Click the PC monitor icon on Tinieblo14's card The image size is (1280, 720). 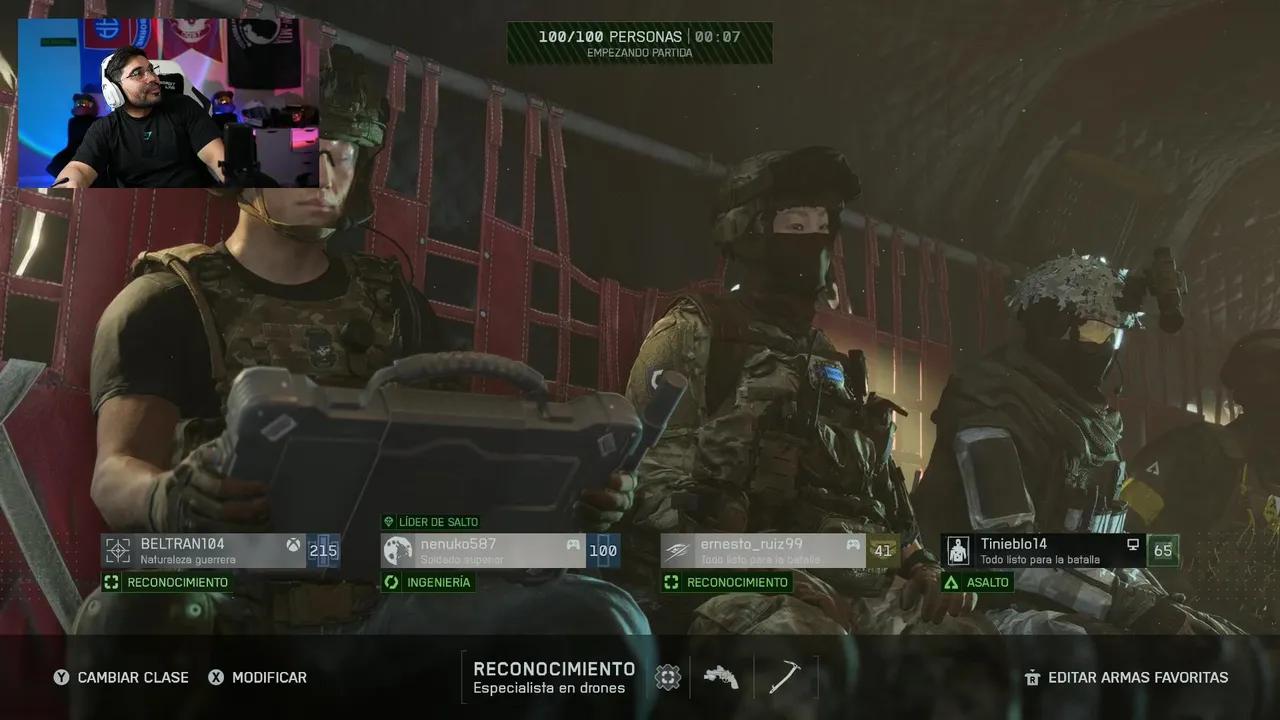coord(1131,548)
